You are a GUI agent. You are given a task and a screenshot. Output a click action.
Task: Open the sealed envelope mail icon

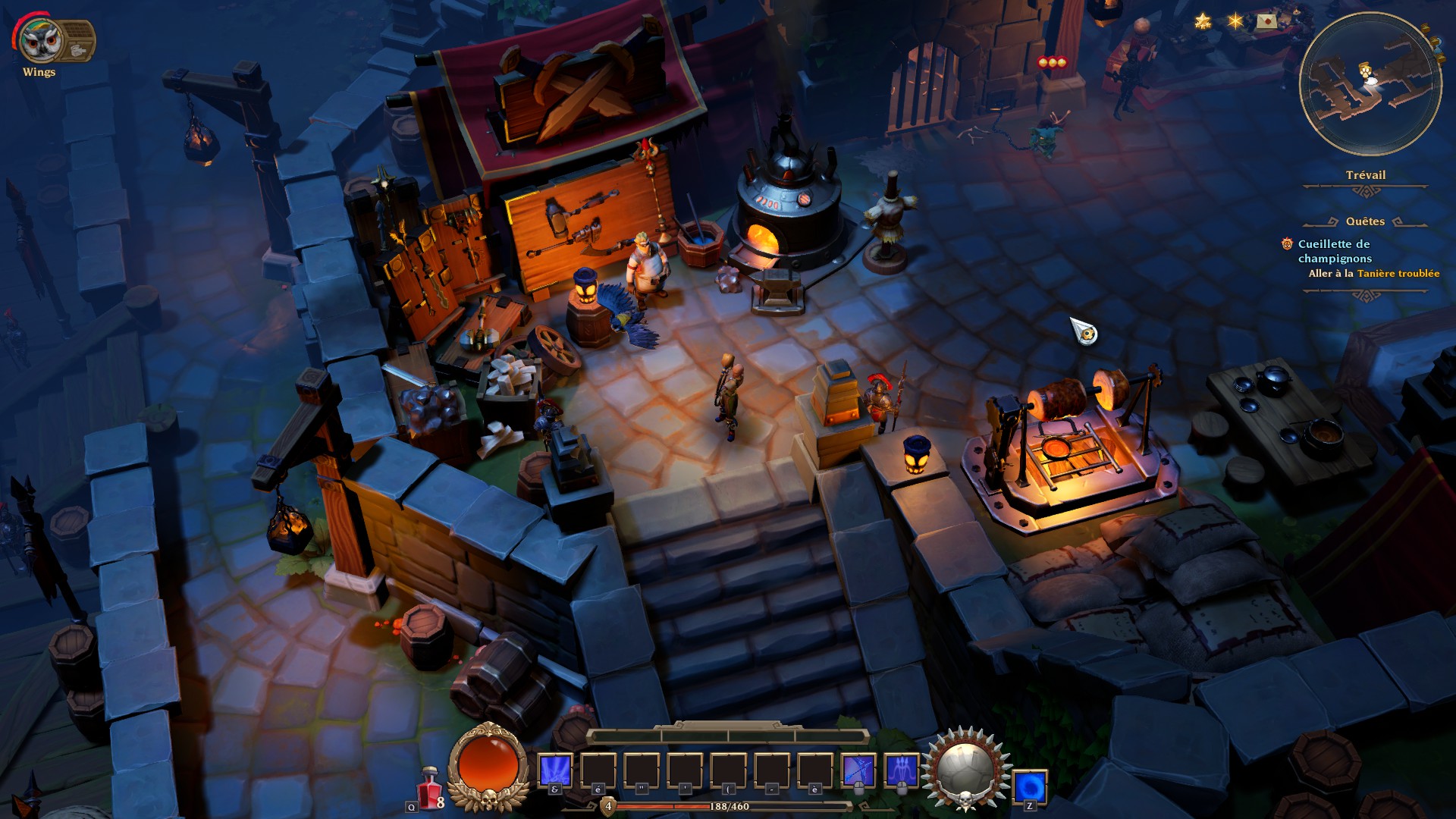coord(1266,21)
